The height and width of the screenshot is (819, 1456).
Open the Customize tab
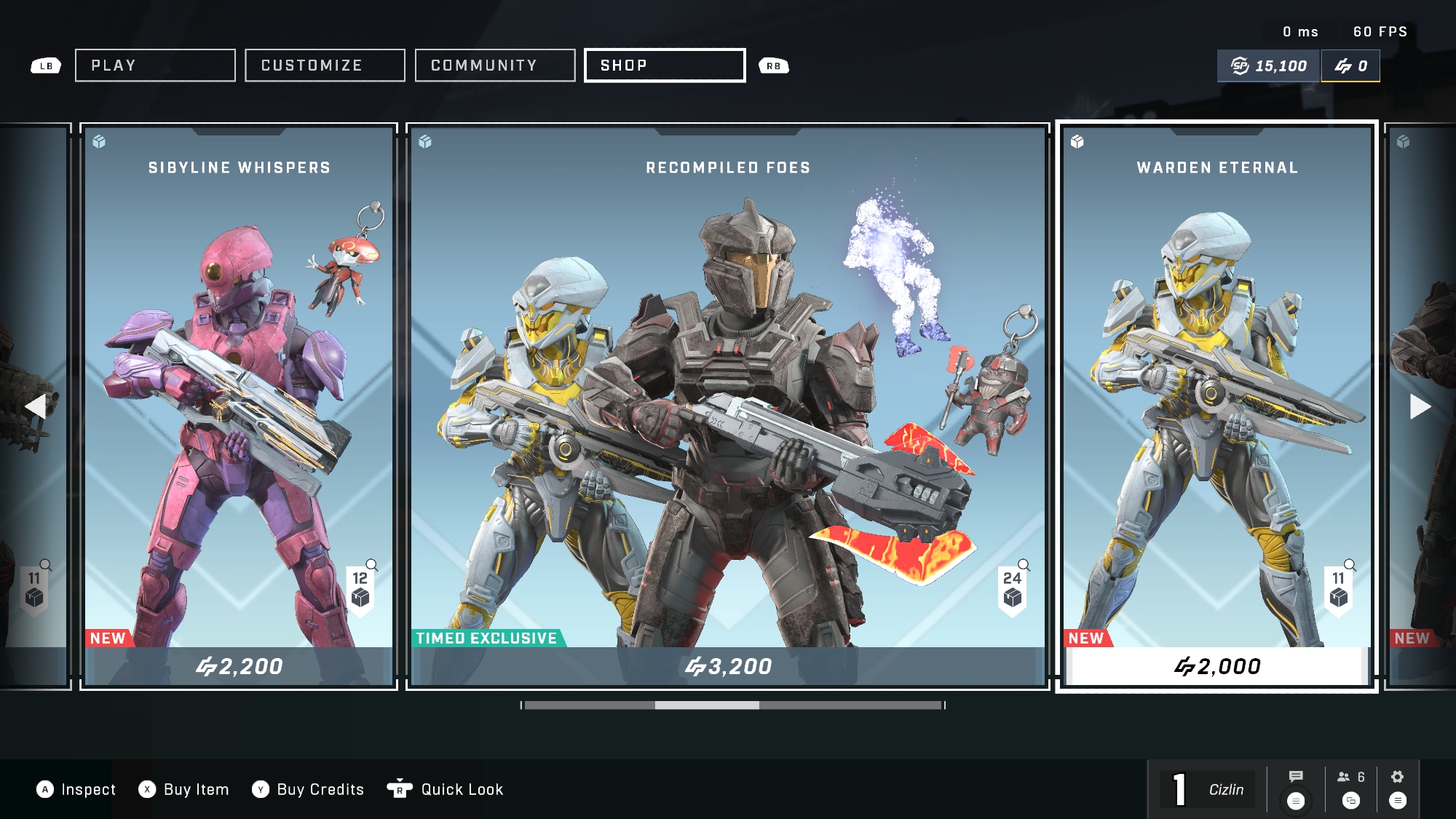pos(325,66)
